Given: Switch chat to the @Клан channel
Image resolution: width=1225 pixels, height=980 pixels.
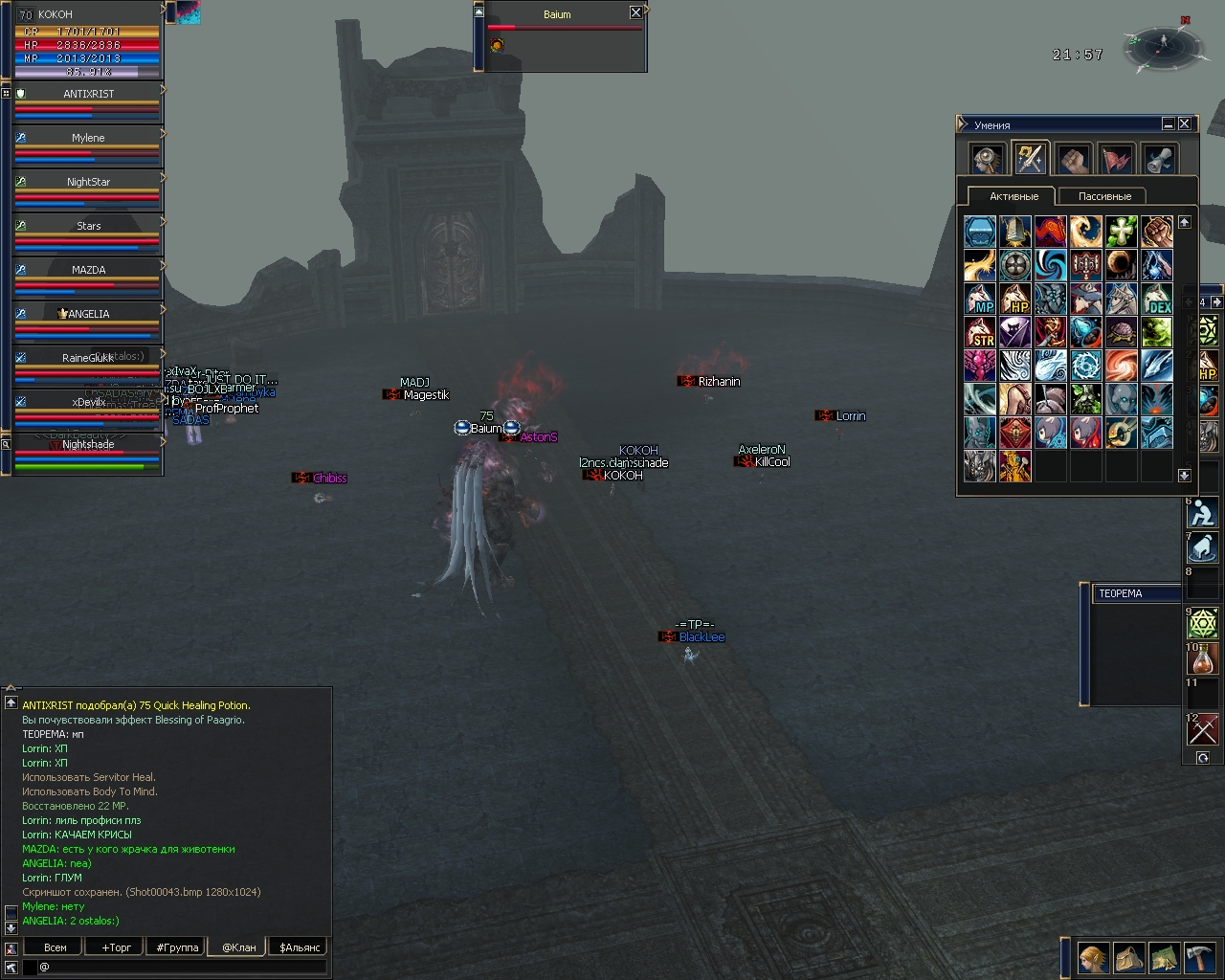Looking at the screenshot, I should point(238,947).
